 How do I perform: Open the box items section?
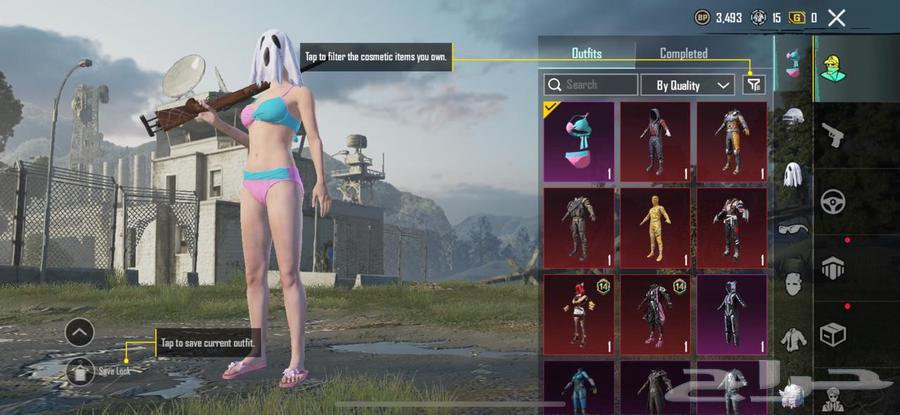(832, 334)
